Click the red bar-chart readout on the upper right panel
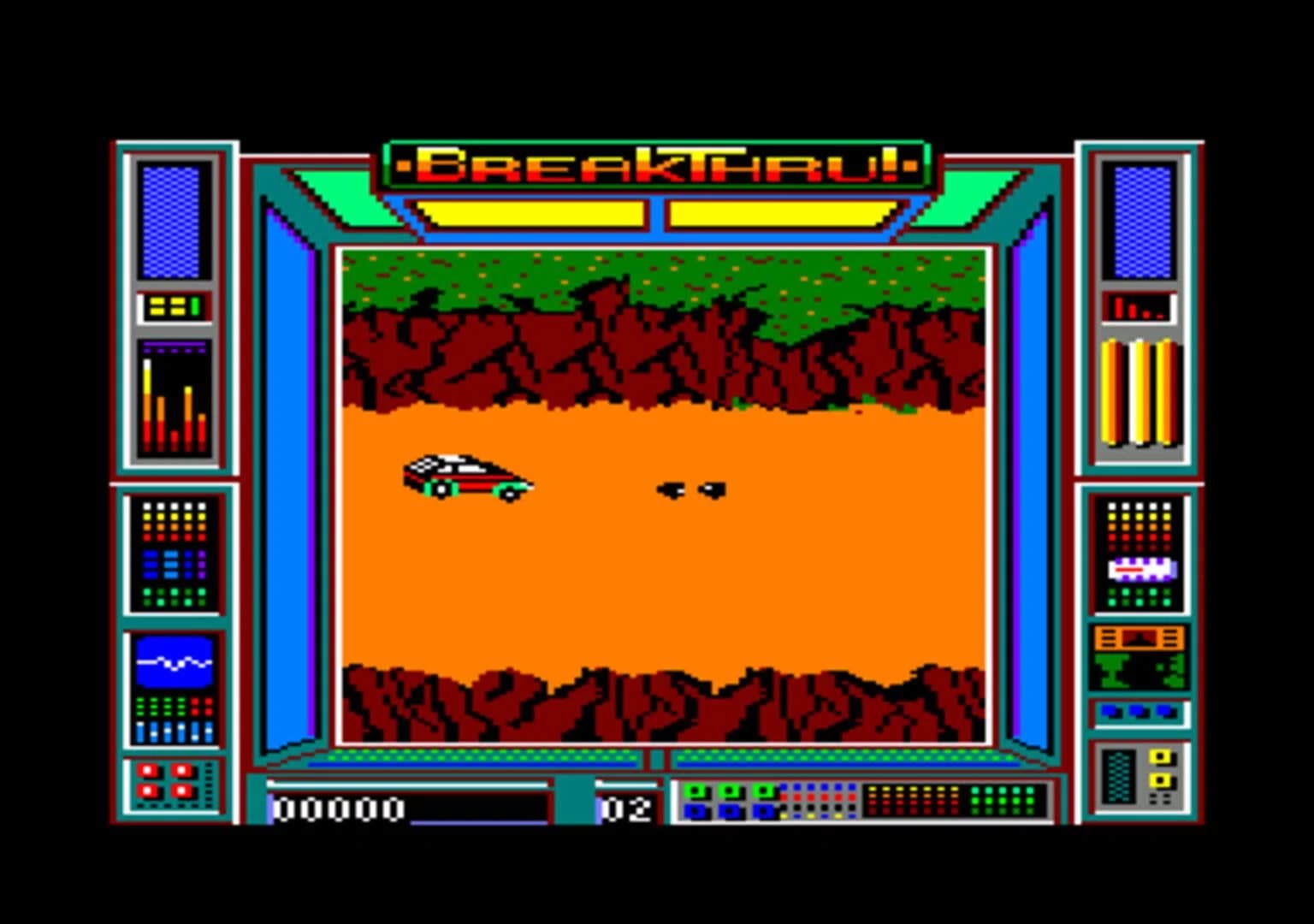The height and width of the screenshot is (924, 1314). 1138,308
